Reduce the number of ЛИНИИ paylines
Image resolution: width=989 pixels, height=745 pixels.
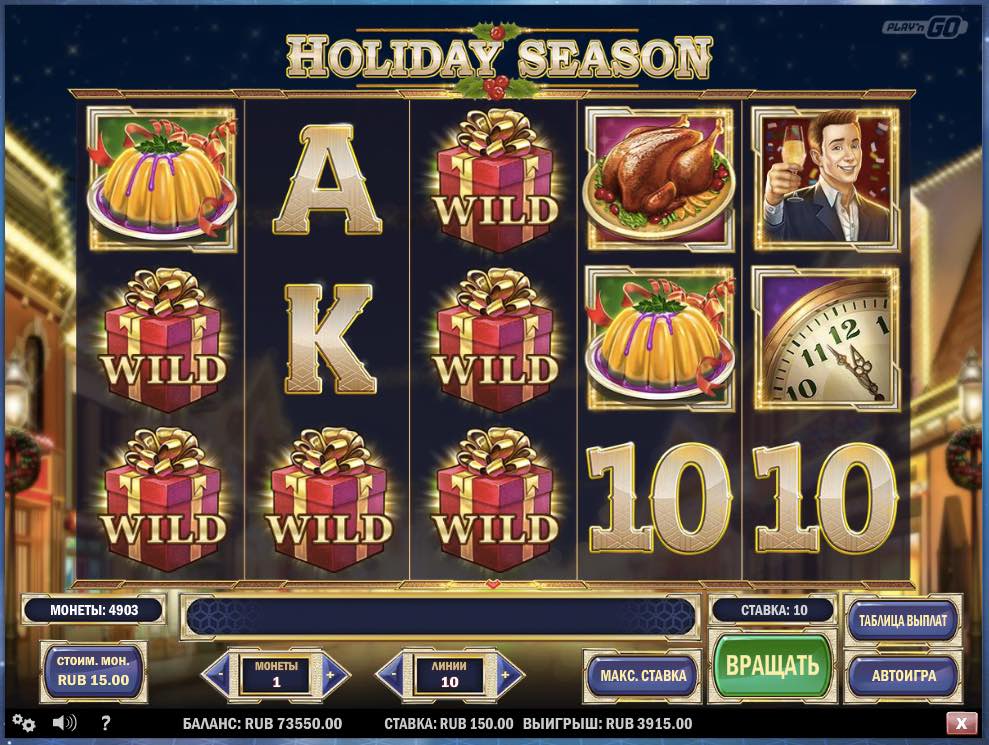click(393, 674)
